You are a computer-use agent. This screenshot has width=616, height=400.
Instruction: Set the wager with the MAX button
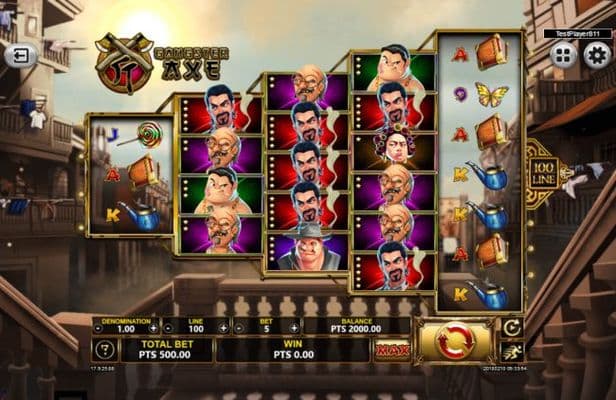coord(391,350)
